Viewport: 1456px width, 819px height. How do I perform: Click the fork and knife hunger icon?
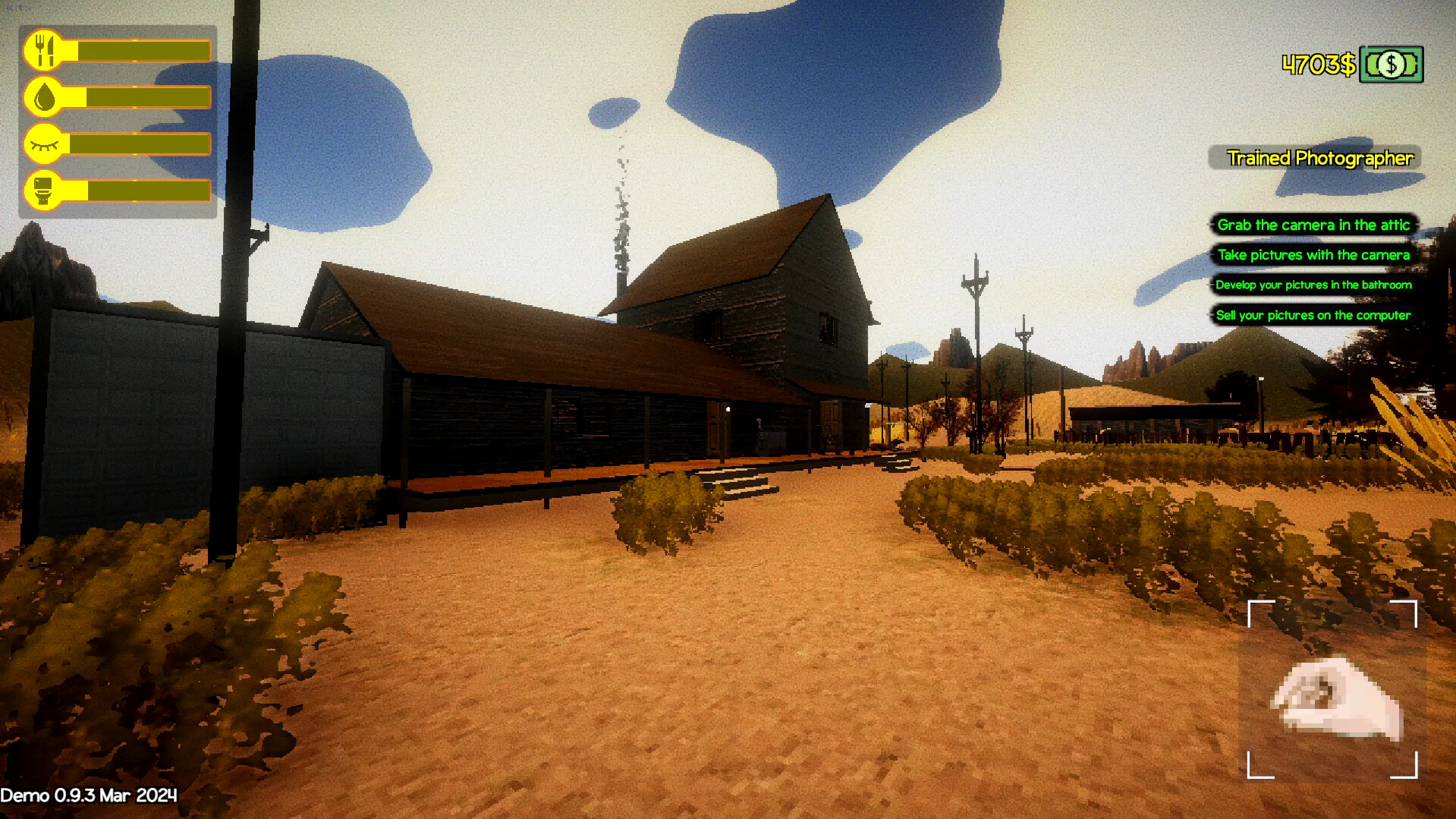point(46,49)
